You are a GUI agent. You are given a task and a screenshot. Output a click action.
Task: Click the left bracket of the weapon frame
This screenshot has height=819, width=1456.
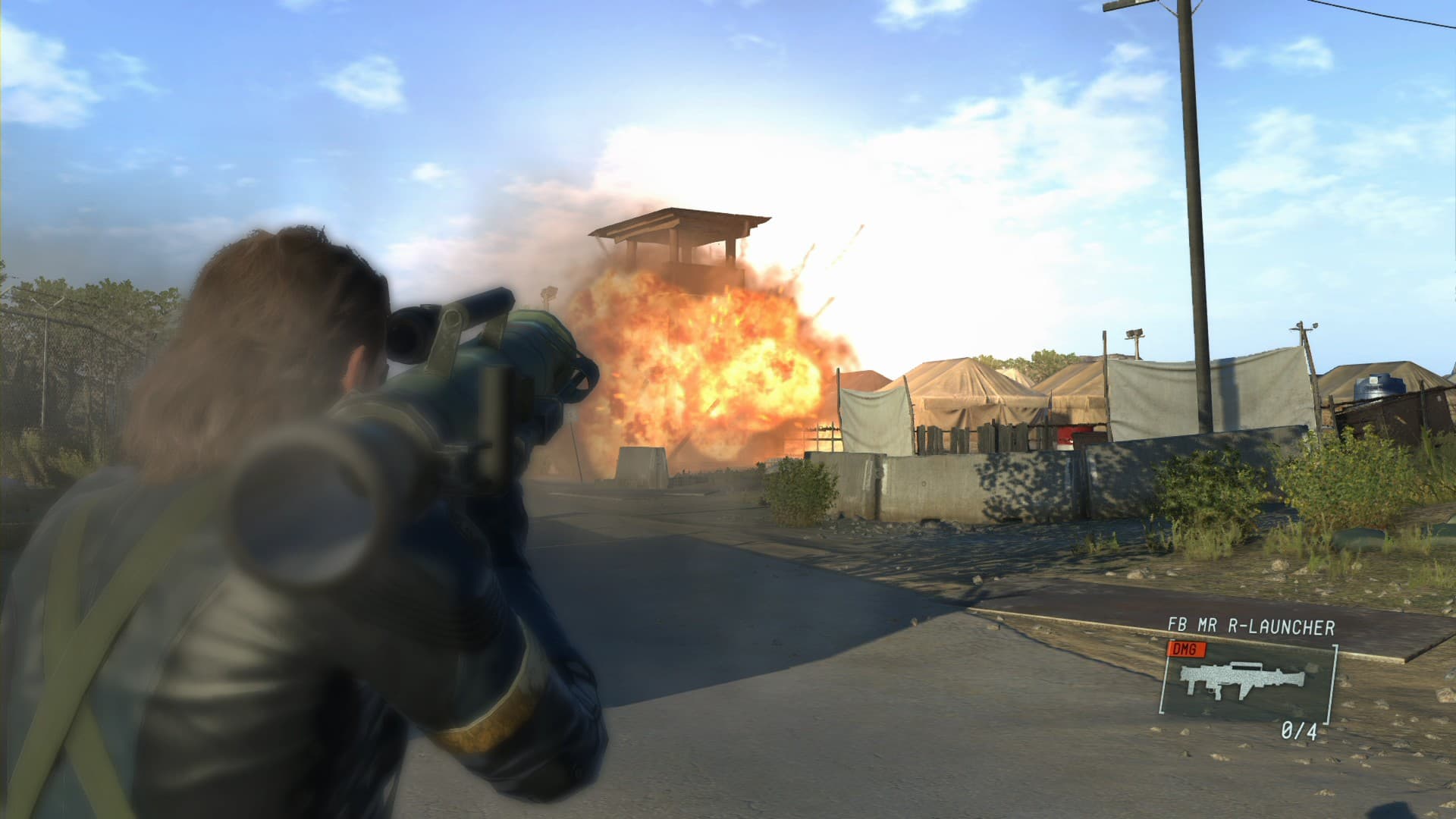coord(1164,679)
